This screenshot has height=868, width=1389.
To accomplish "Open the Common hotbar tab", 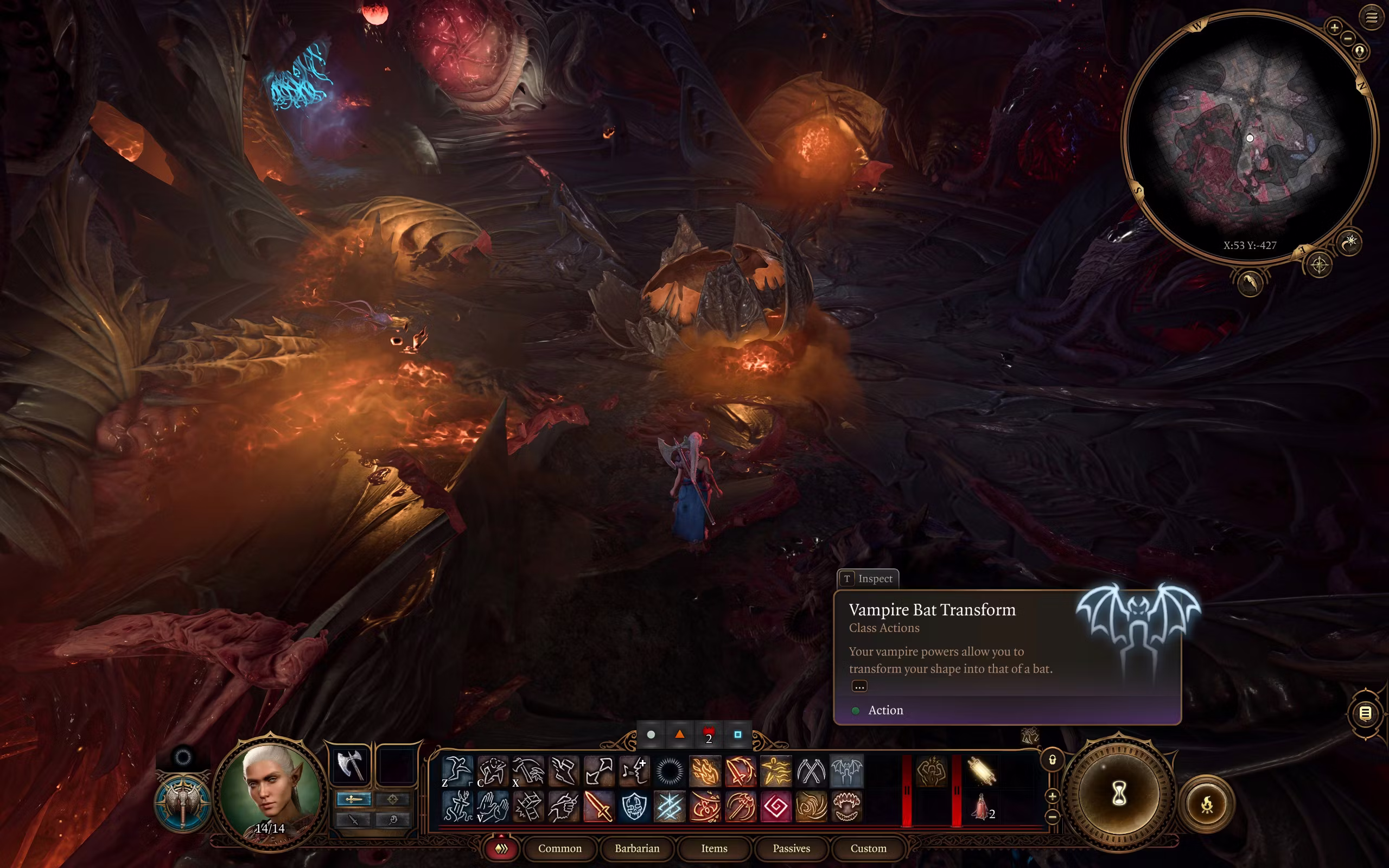I will (x=559, y=848).
